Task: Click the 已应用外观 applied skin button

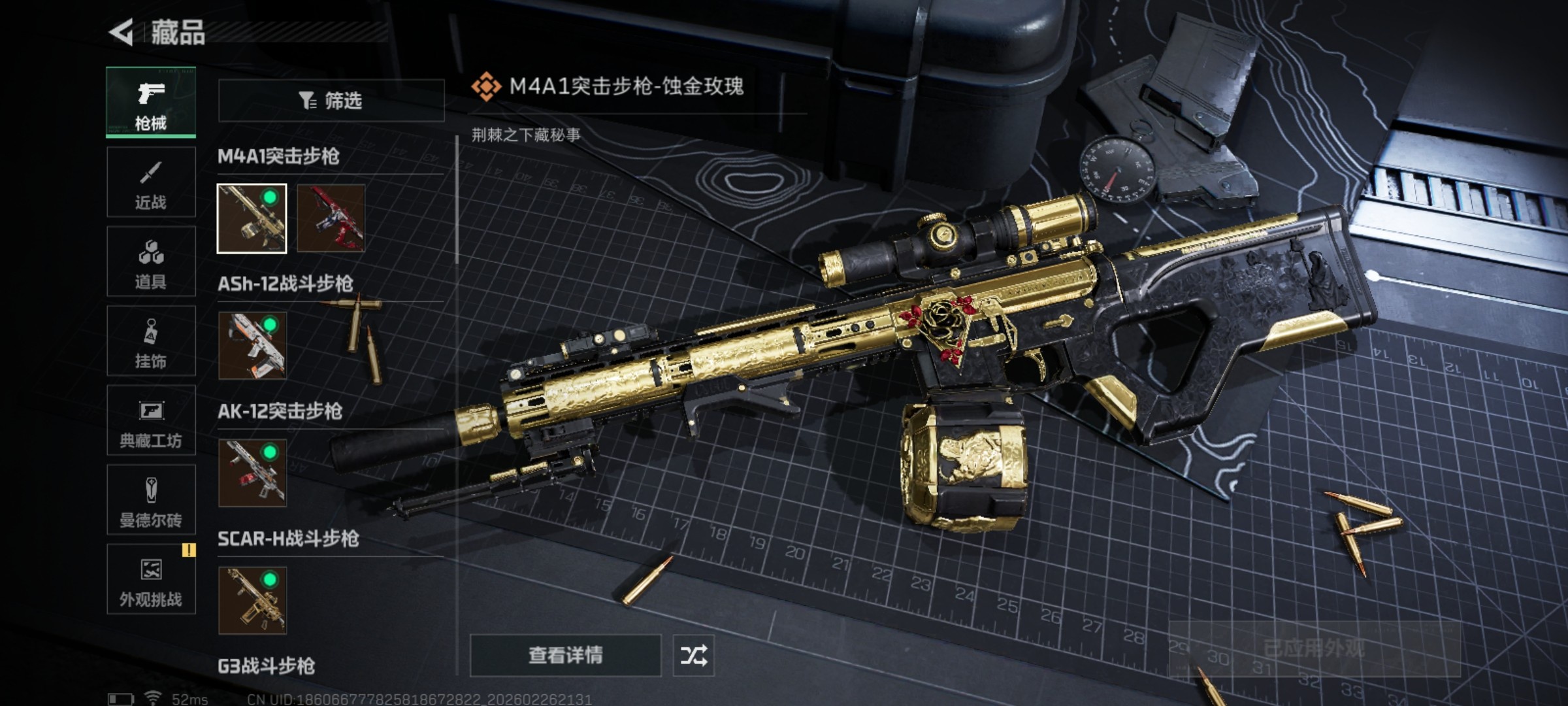Action: (1314, 648)
